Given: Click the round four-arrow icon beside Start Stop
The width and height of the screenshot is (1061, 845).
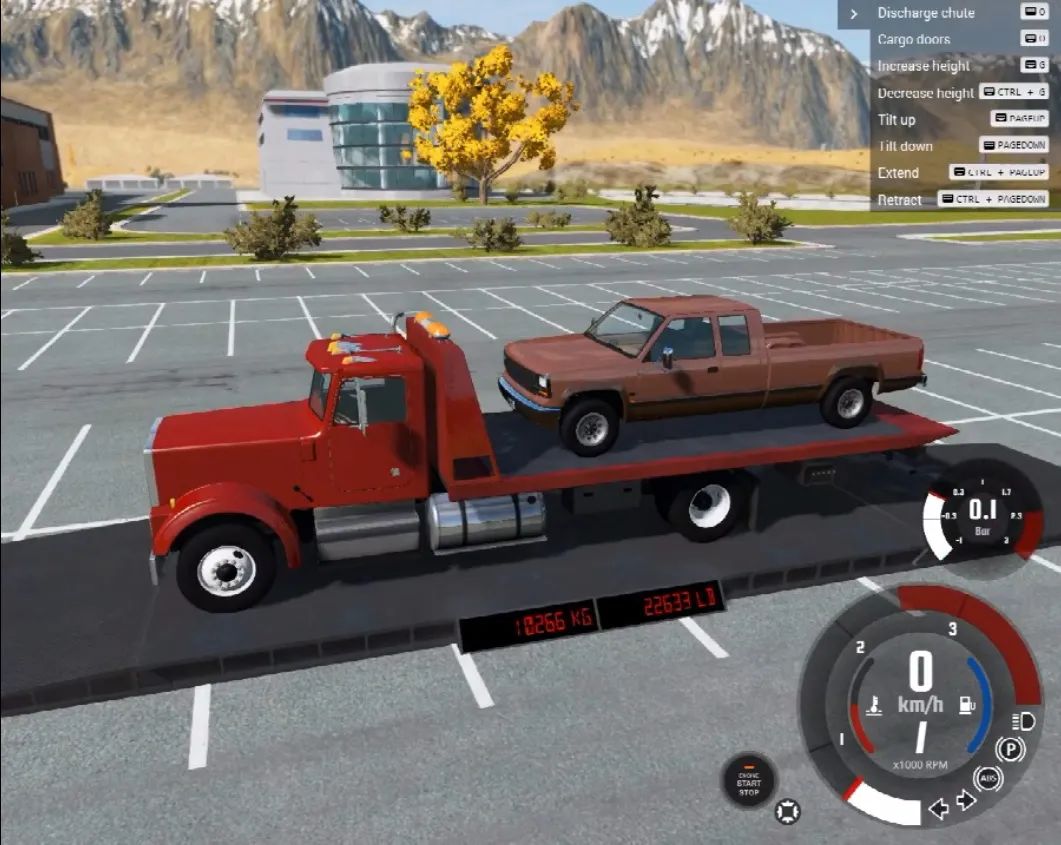Looking at the screenshot, I should [787, 811].
